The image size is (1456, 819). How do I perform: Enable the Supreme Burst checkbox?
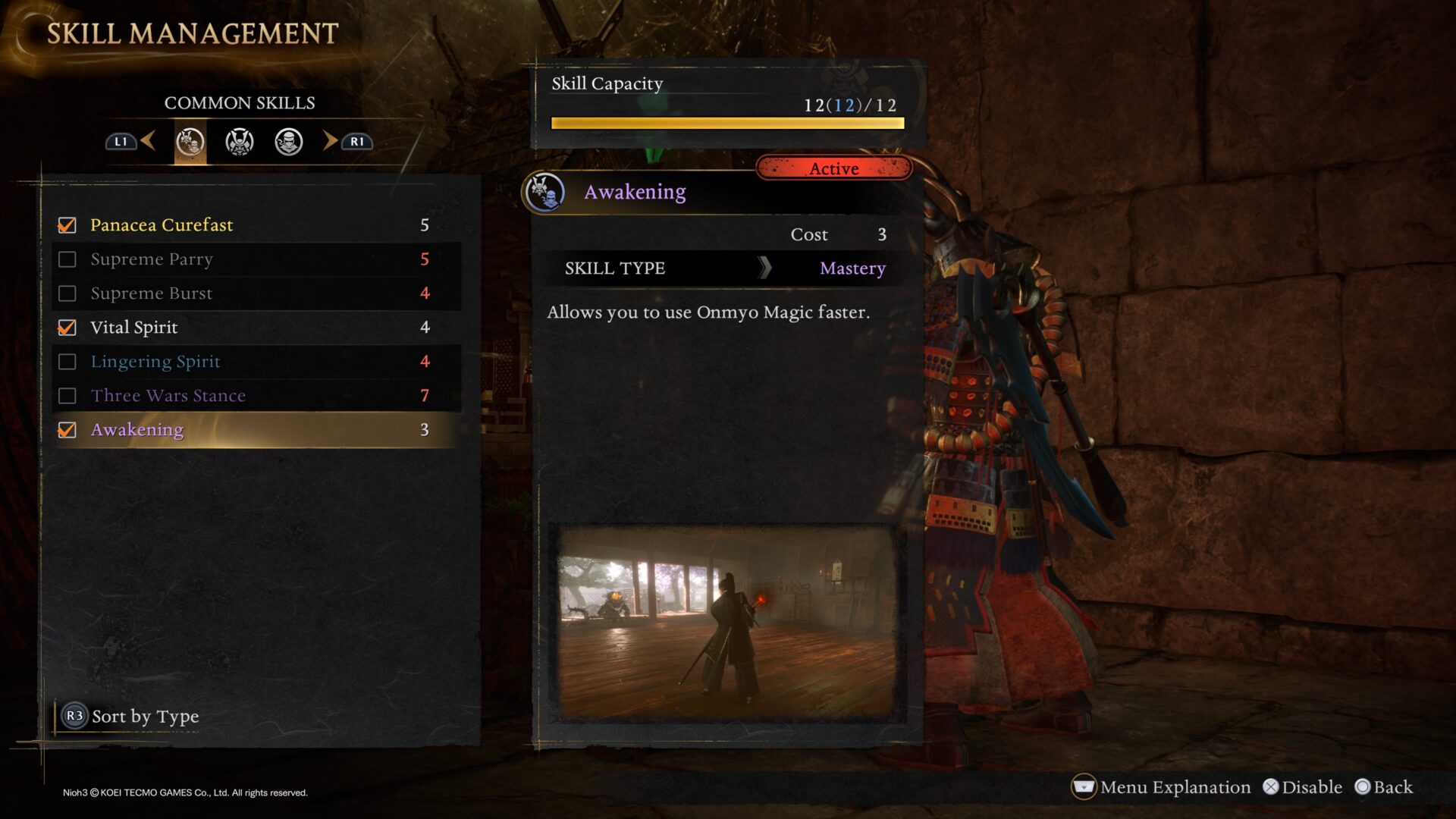(x=67, y=293)
